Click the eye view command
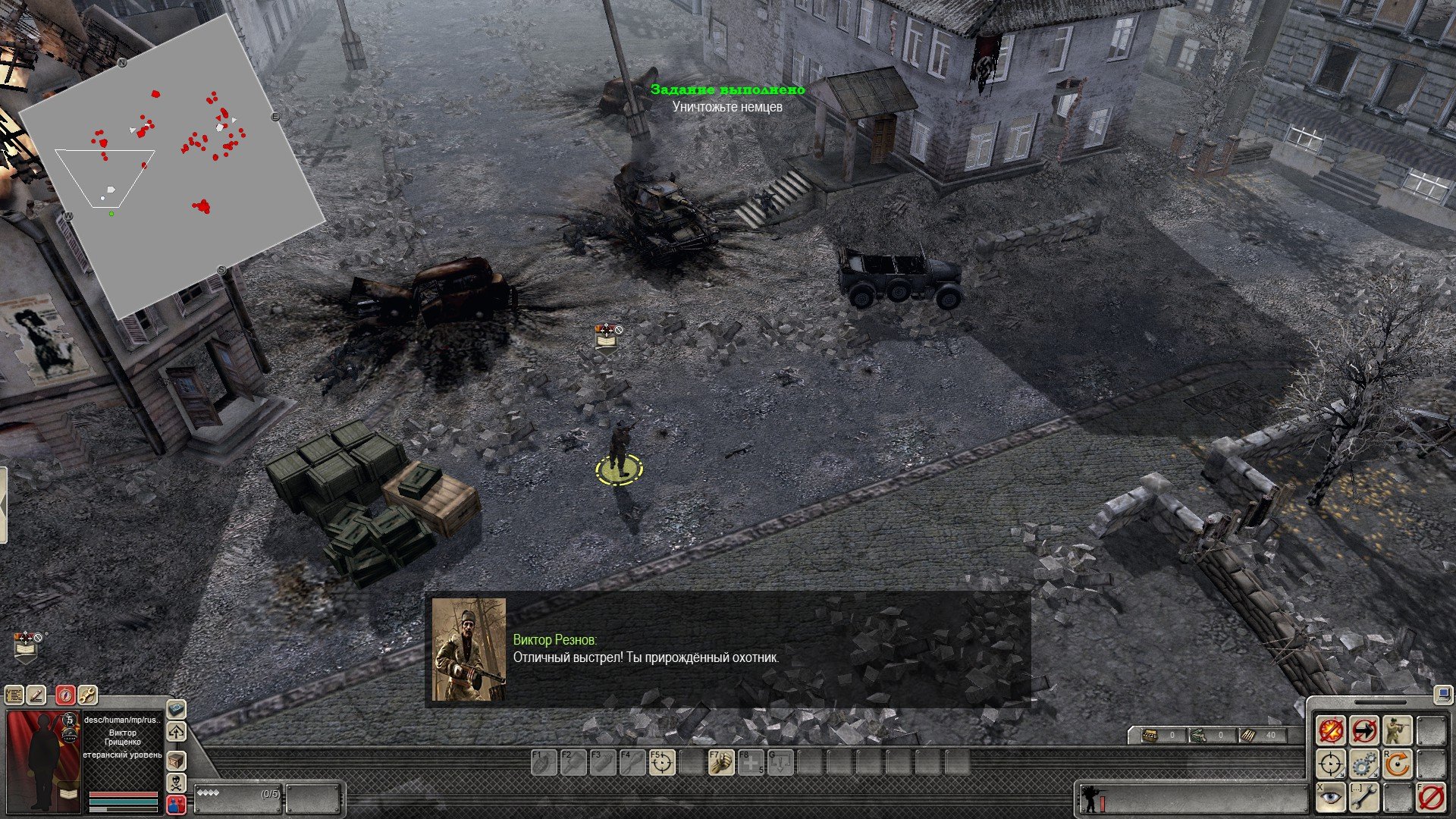1456x819 pixels. point(1331,797)
